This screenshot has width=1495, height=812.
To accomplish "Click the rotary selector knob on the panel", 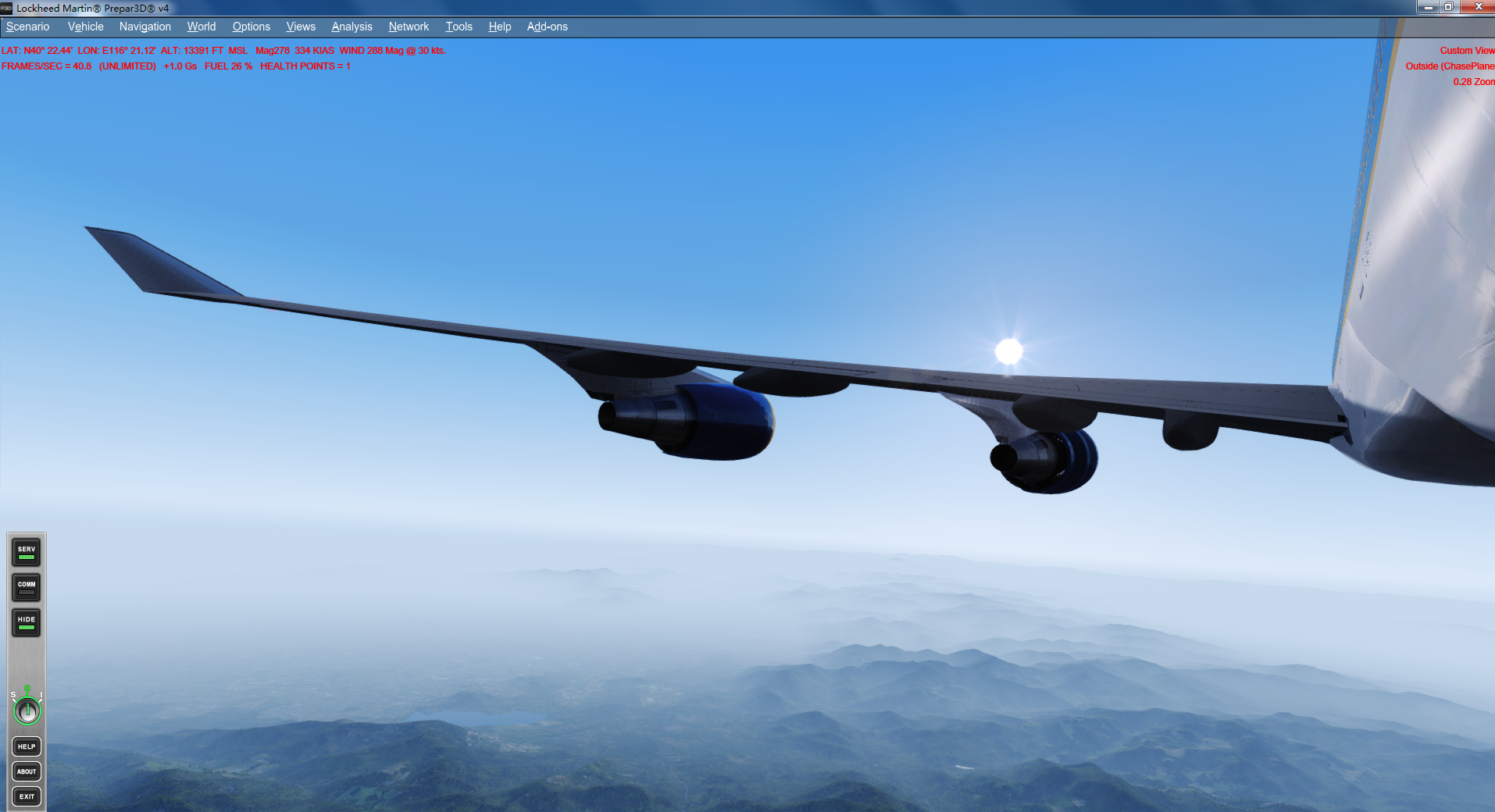I will (x=27, y=710).
